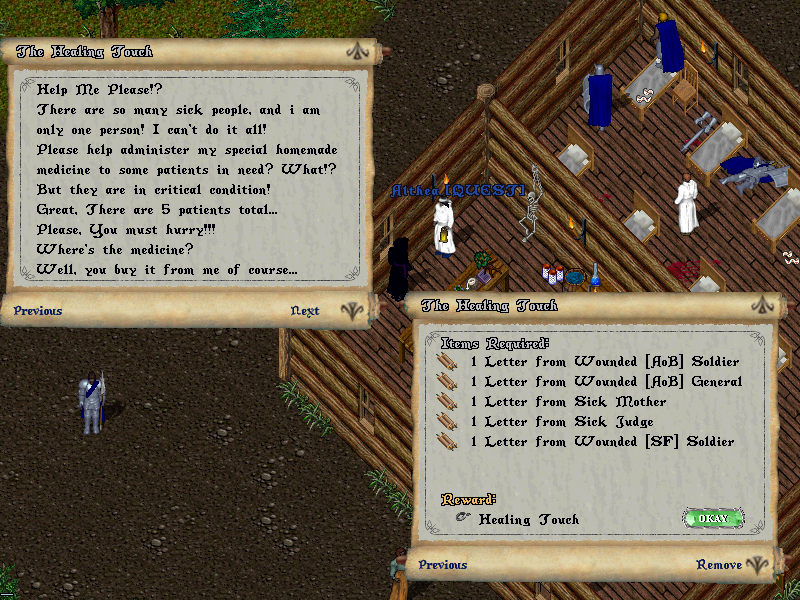Pick Letter from Wounded [SF] Soldier entry
The height and width of the screenshot is (600, 800).
599,442
